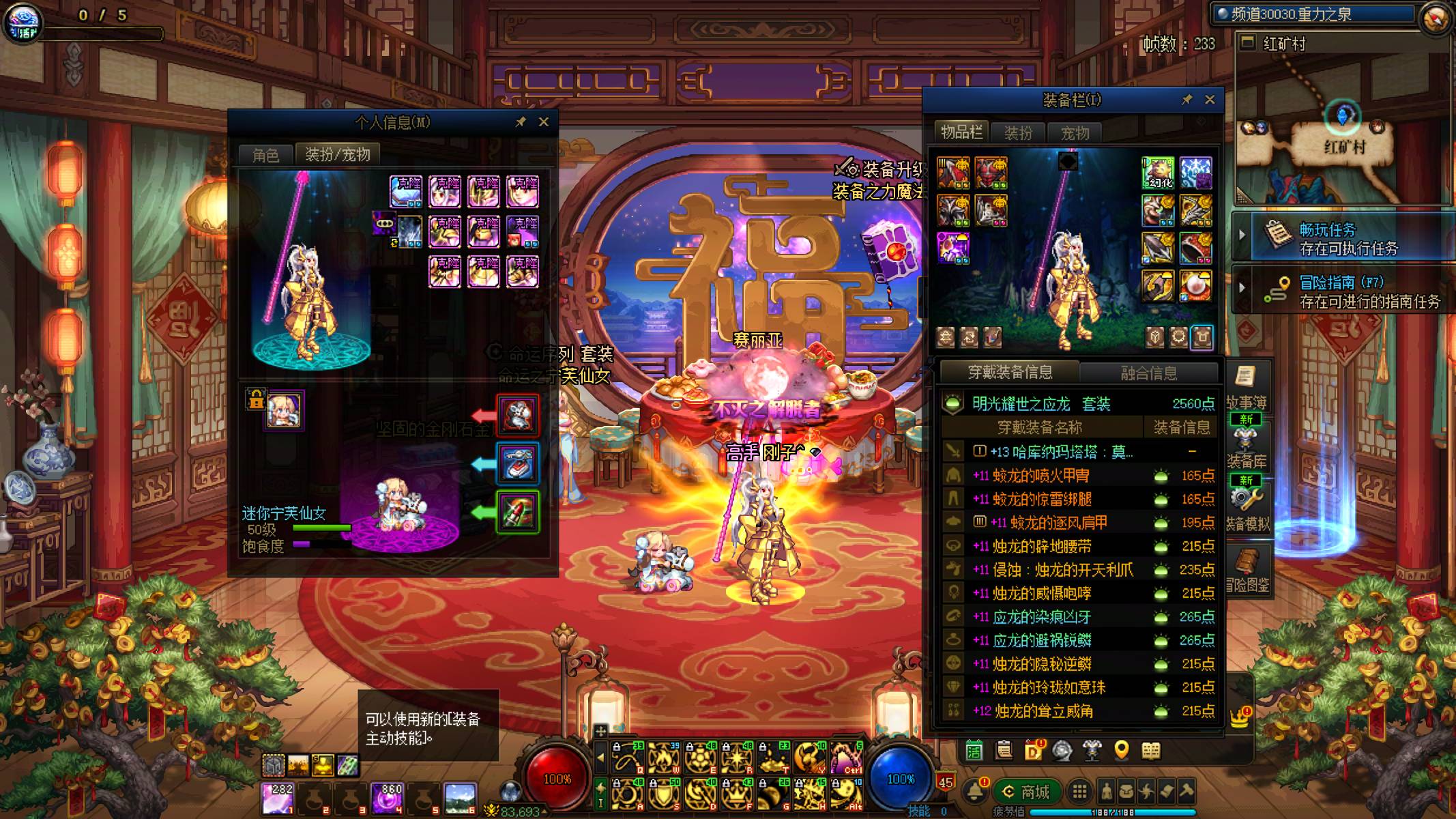The image size is (1456, 819).
Task: Click the notification bell icon
Action: 974,791
